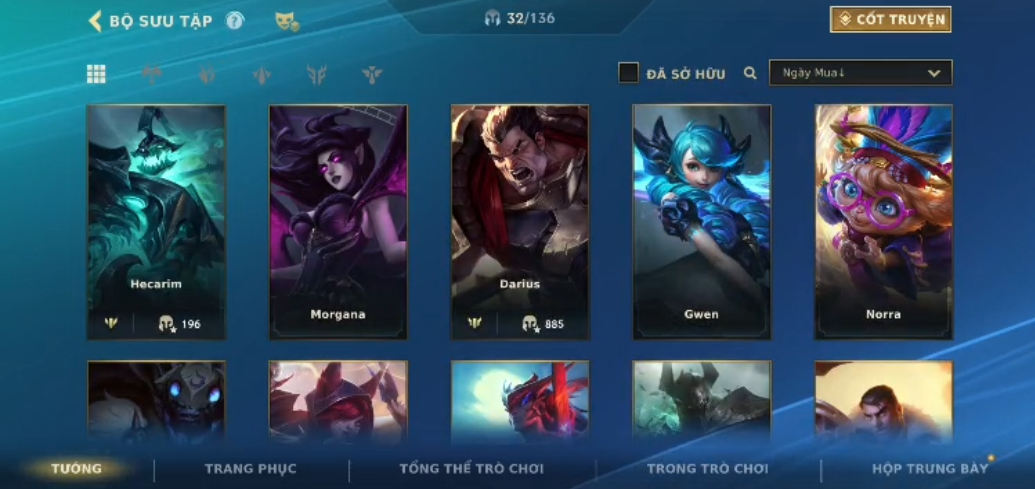Go to the Hộp Trưng Bày tab
Screen dimensions: 1035x489
(929, 468)
